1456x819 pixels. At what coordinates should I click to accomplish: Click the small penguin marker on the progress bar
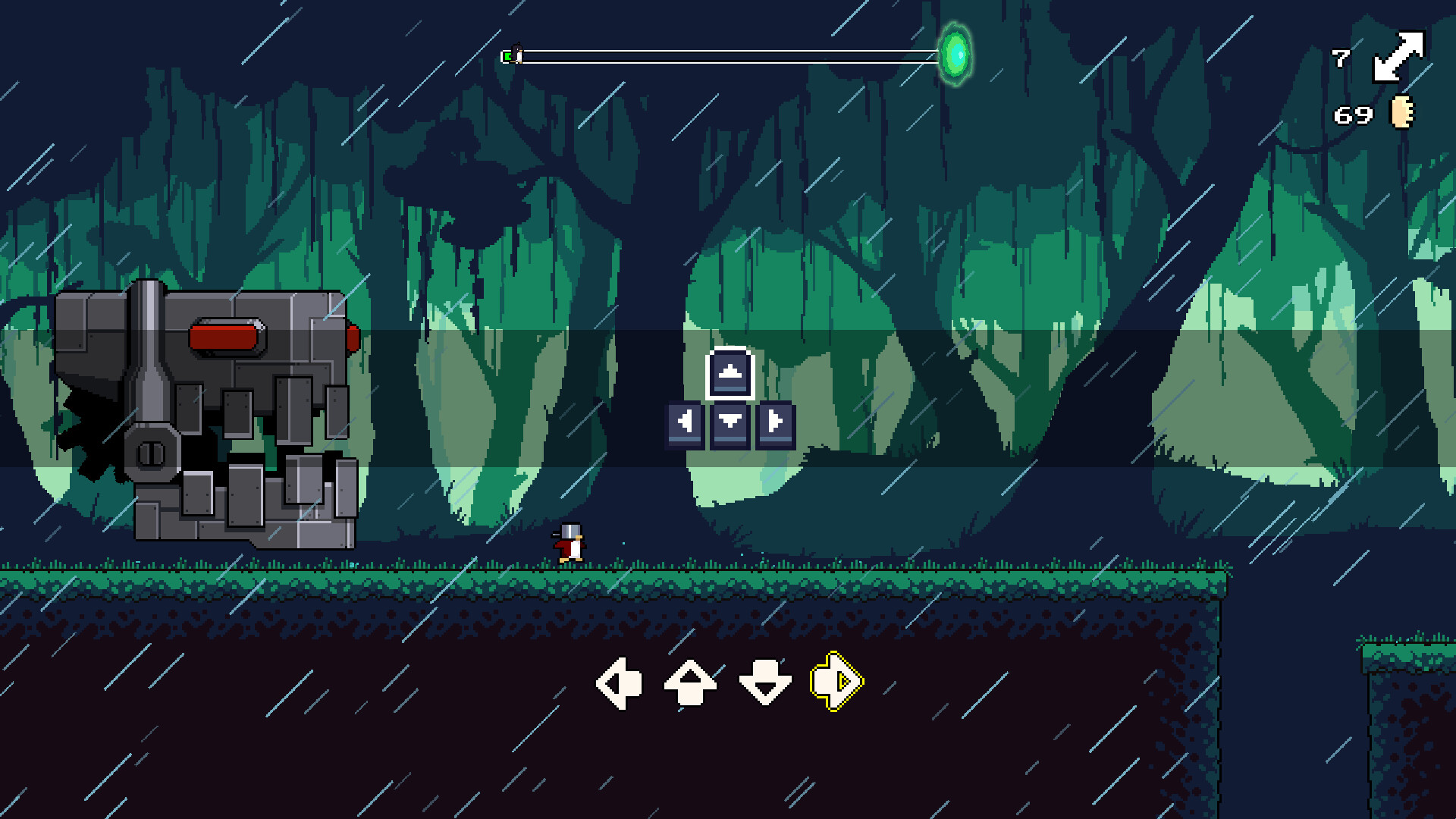pyautogui.click(x=515, y=52)
